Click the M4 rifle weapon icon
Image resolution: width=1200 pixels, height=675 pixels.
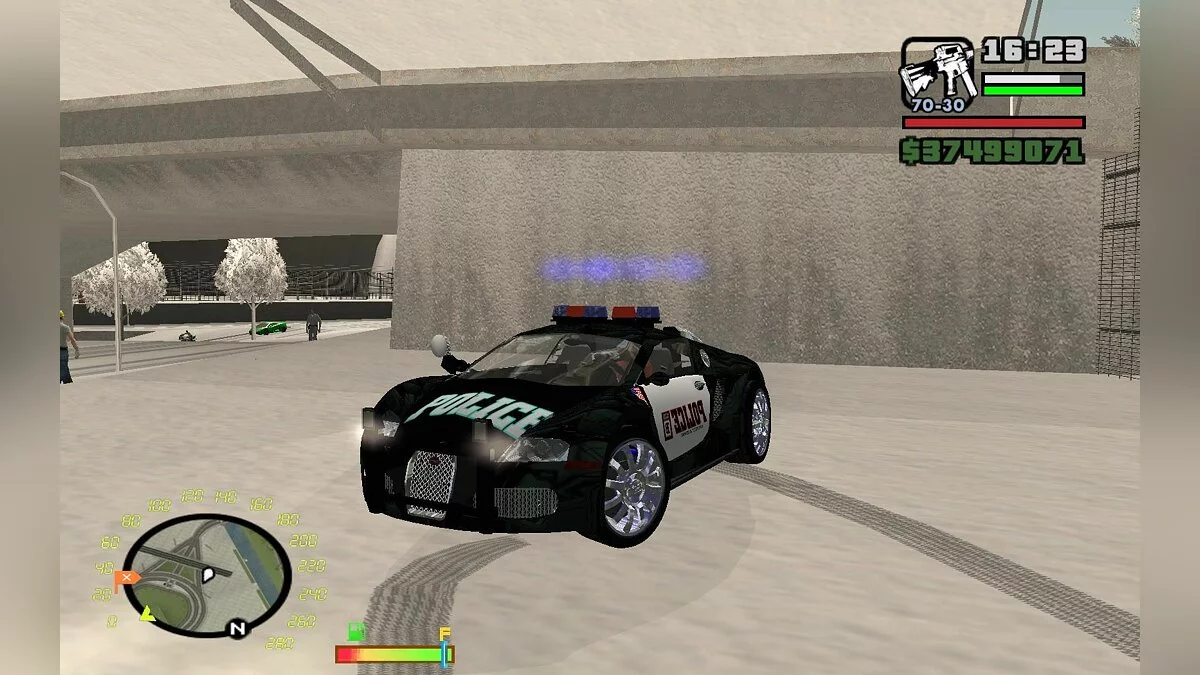pyautogui.click(x=939, y=73)
